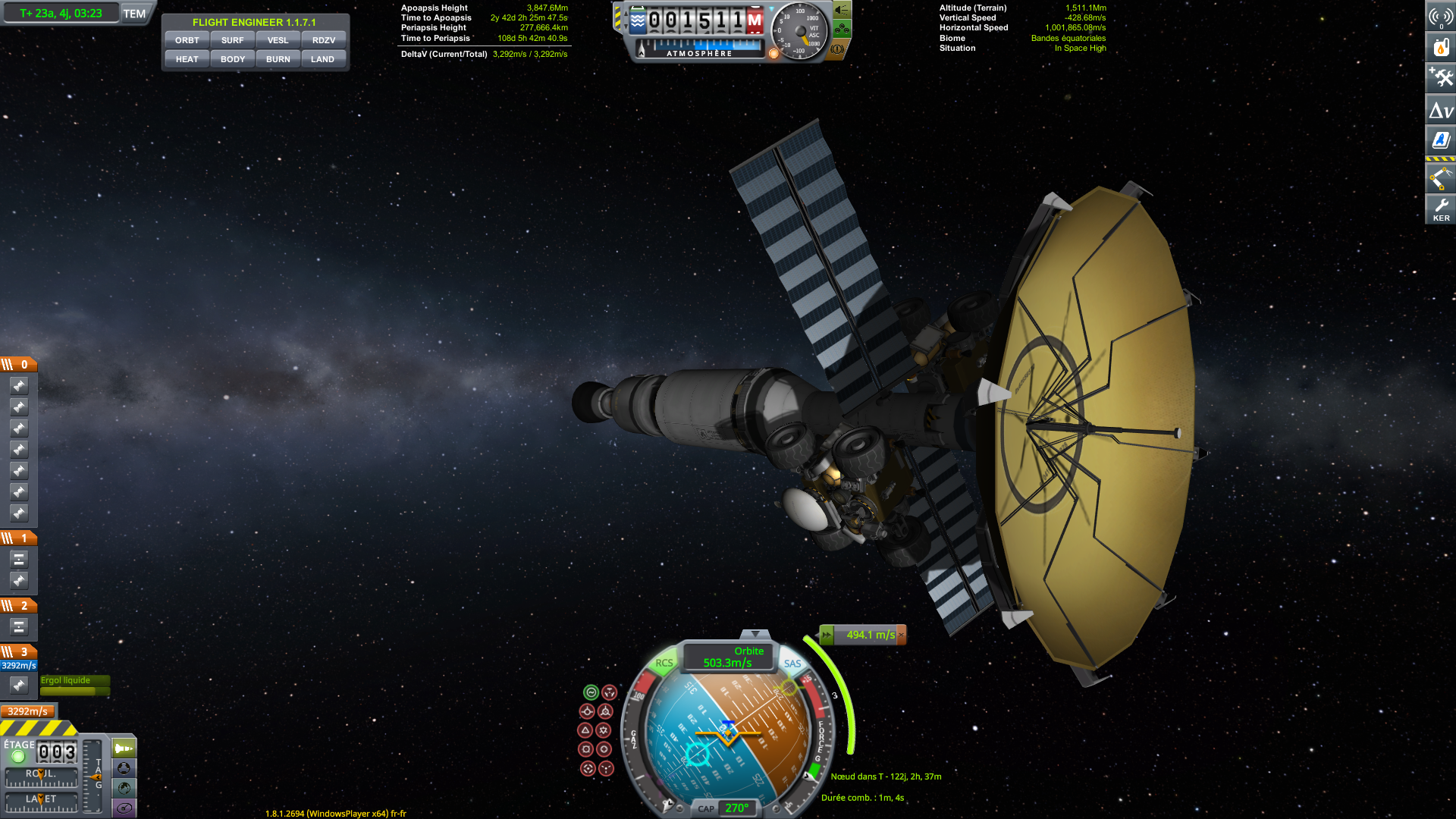Screen dimensions: 1456x819
Task: Show the BODY readout section
Action: [x=232, y=59]
